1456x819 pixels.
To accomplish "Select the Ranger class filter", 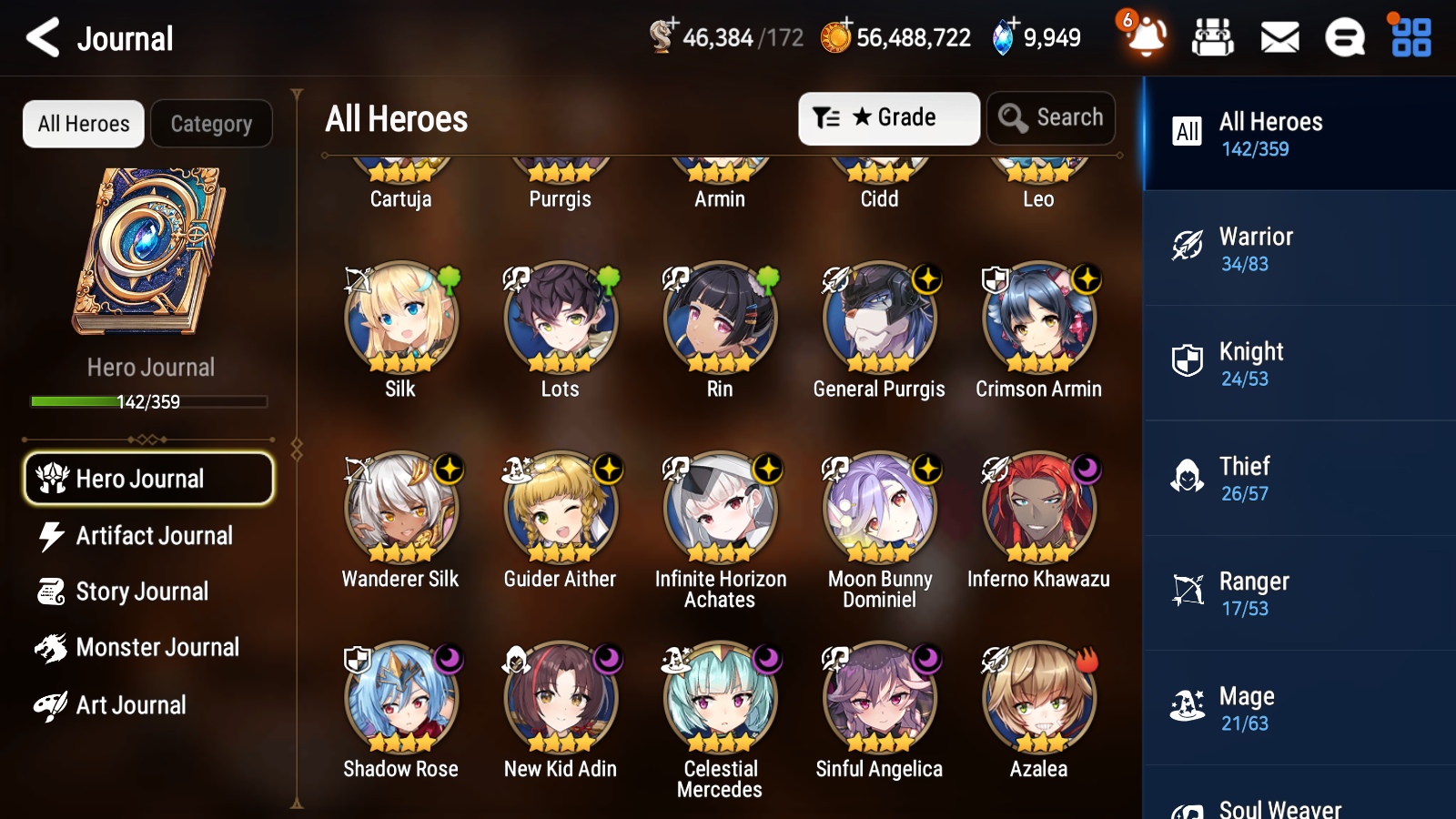I will 1299,594.
